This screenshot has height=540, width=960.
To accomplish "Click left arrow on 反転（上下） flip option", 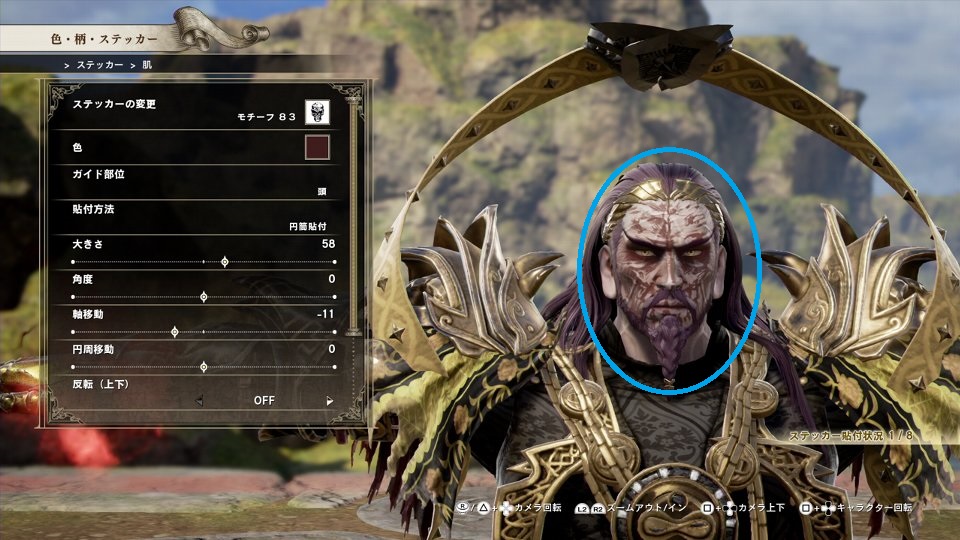I will 197,401.
